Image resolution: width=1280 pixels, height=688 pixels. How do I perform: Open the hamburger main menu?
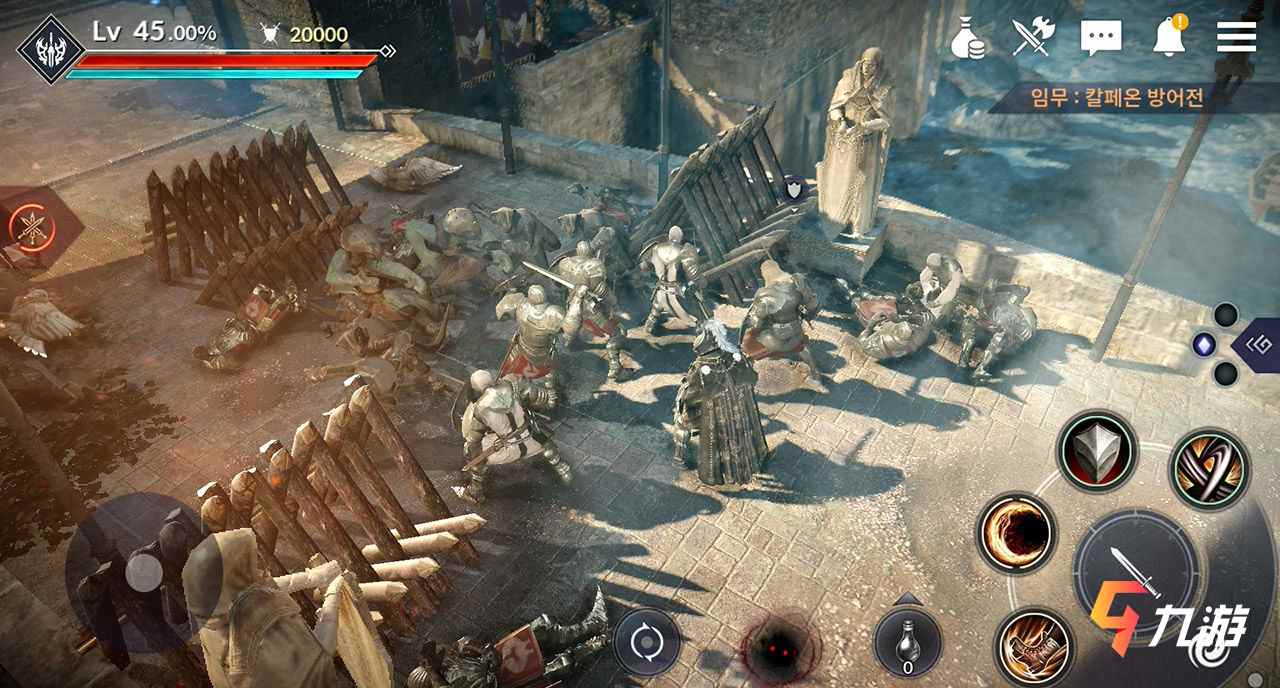(x=1236, y=37)
